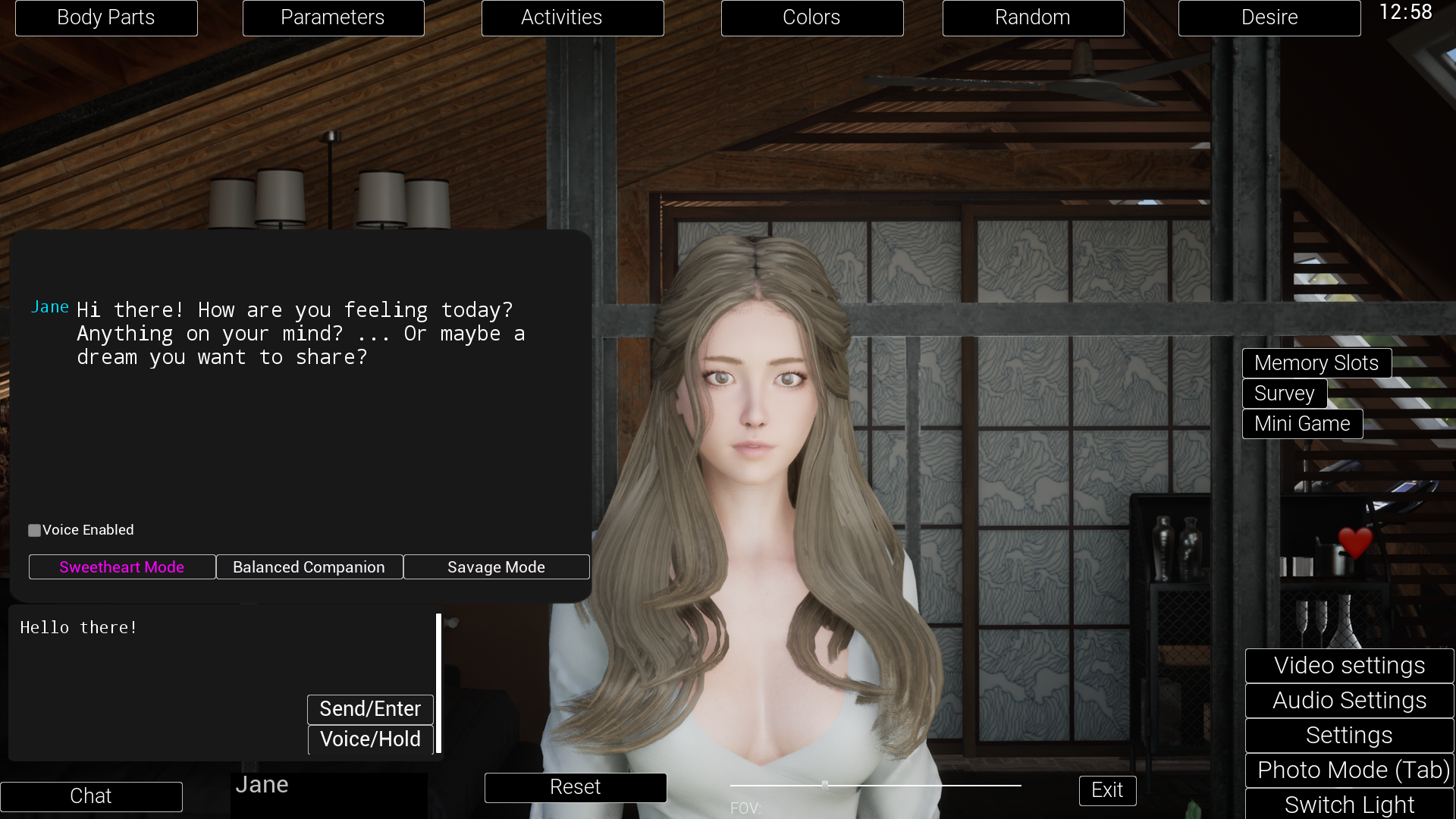
Task: Enable the Voice Enabled checkbox
Action: click(x=34, y=530)
